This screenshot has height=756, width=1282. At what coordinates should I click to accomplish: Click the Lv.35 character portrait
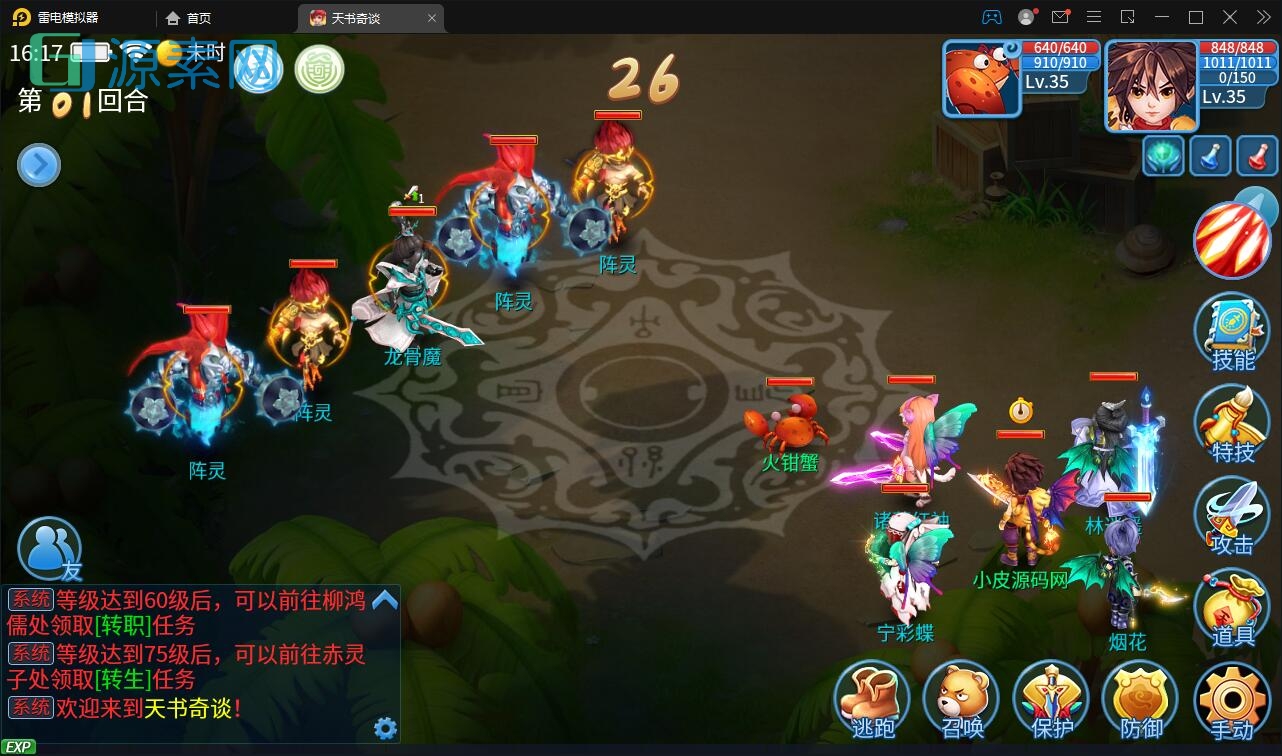click(x=1148, y=85)
